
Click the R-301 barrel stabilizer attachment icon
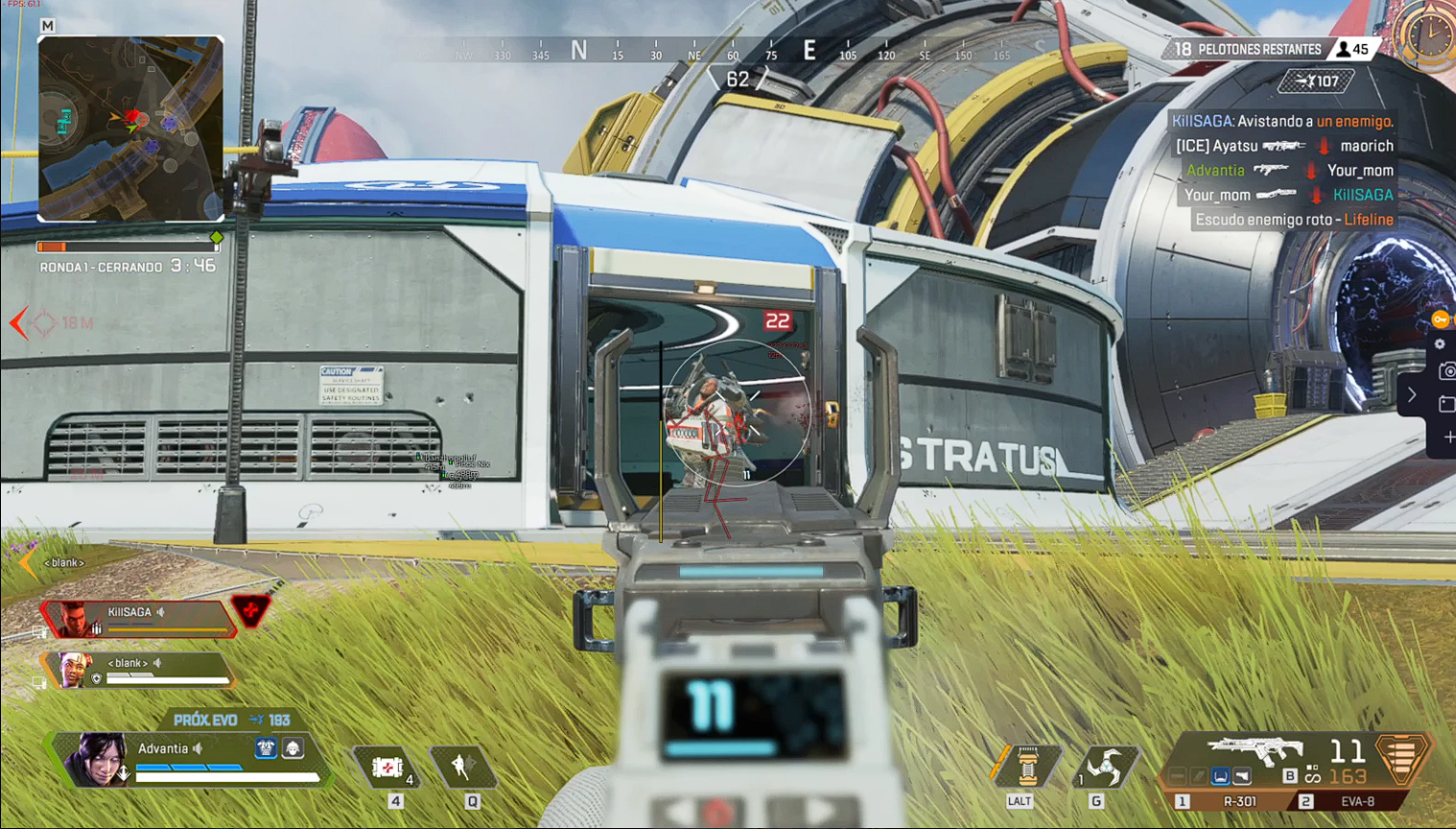point(1179,775)
